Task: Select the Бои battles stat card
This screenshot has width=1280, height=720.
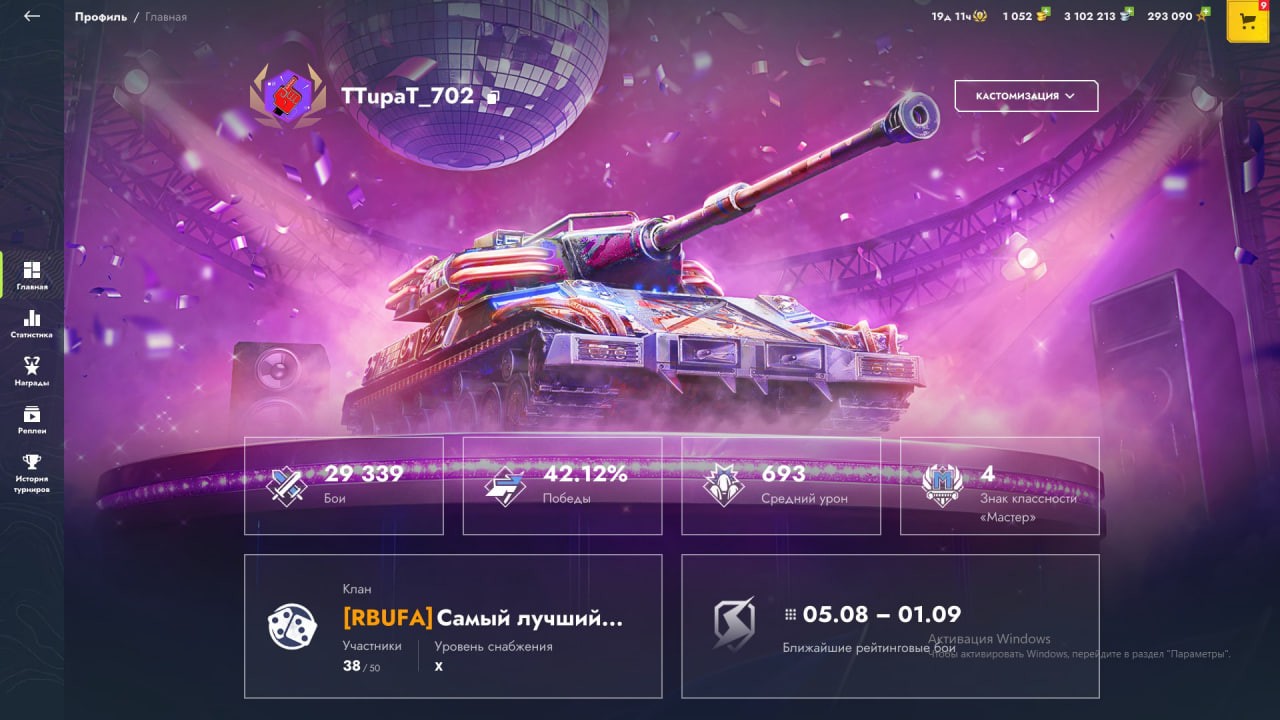Action: tap(343, 485)
